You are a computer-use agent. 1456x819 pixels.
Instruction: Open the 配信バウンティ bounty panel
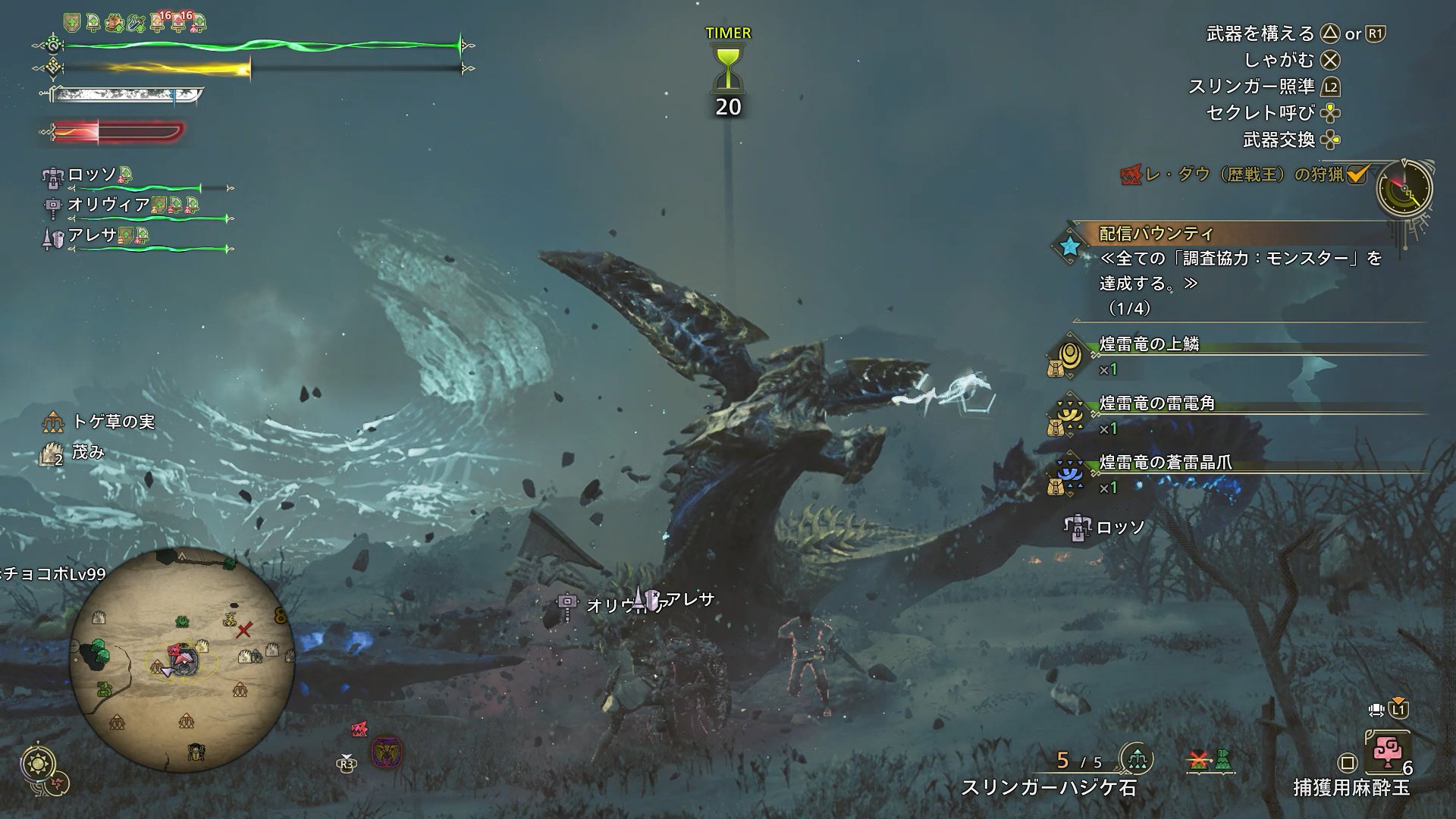[x=1156, y=234]
